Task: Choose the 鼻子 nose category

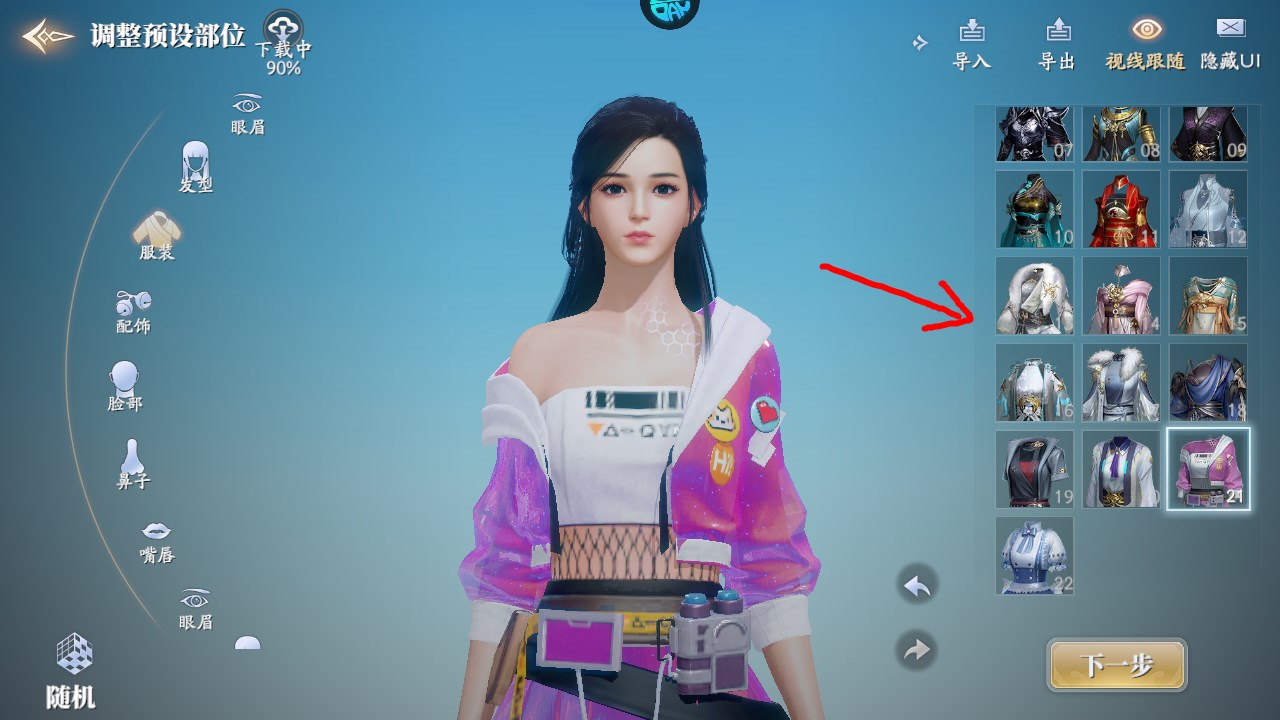Action: pyautogui.click(x=132, y=464)
